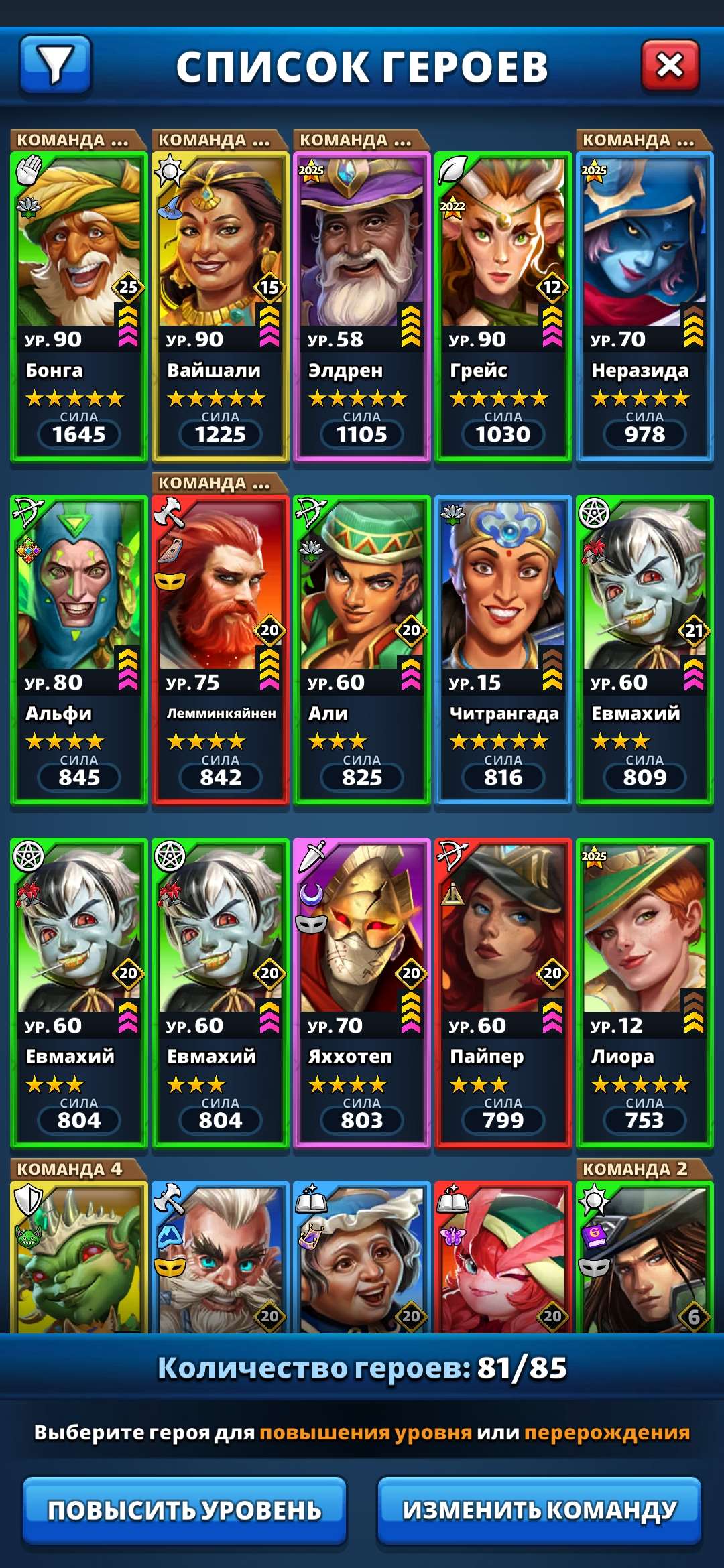Select the Грейс hero card

click(503, 307)
